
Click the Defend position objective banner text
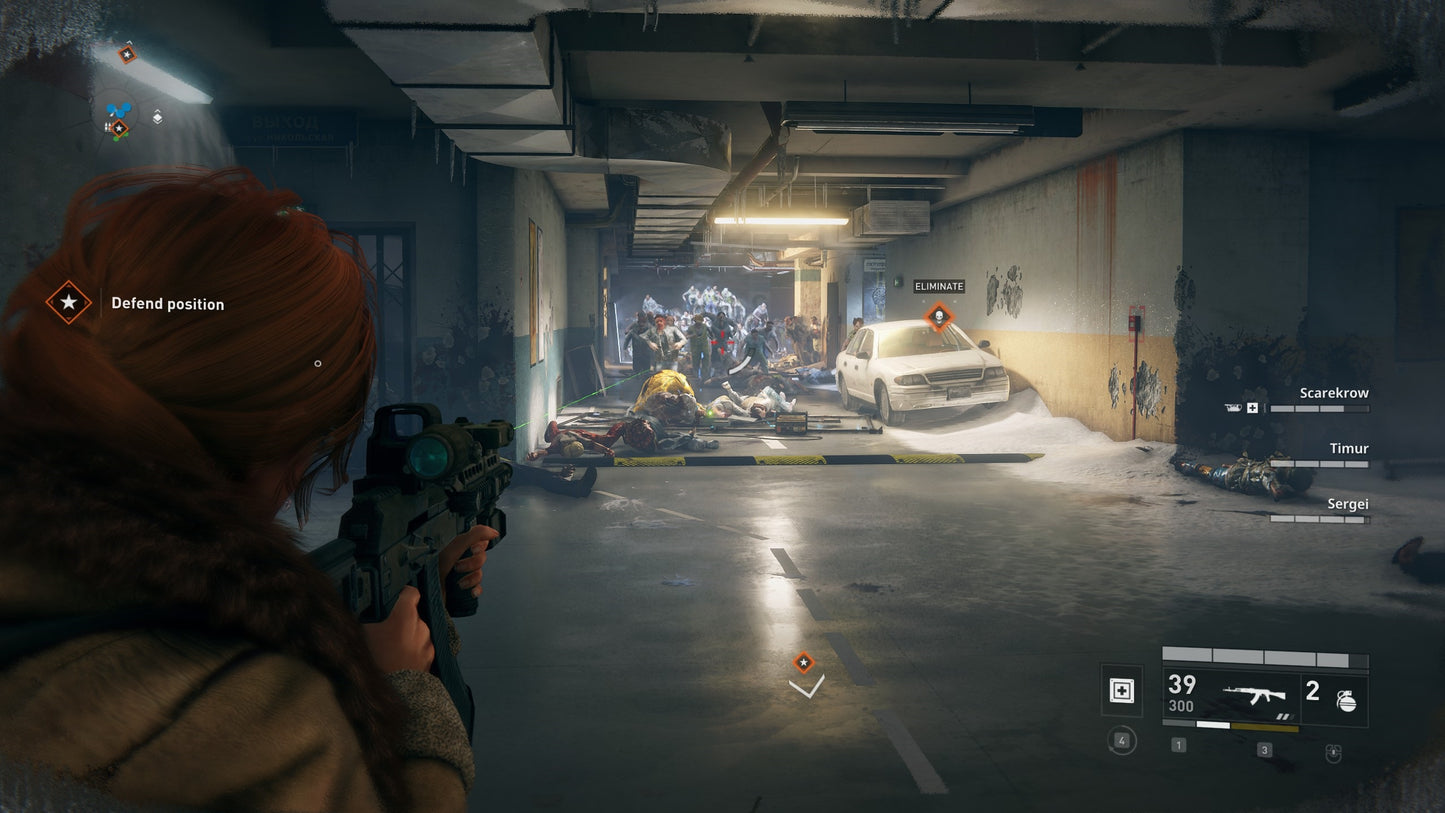[167, 303]
